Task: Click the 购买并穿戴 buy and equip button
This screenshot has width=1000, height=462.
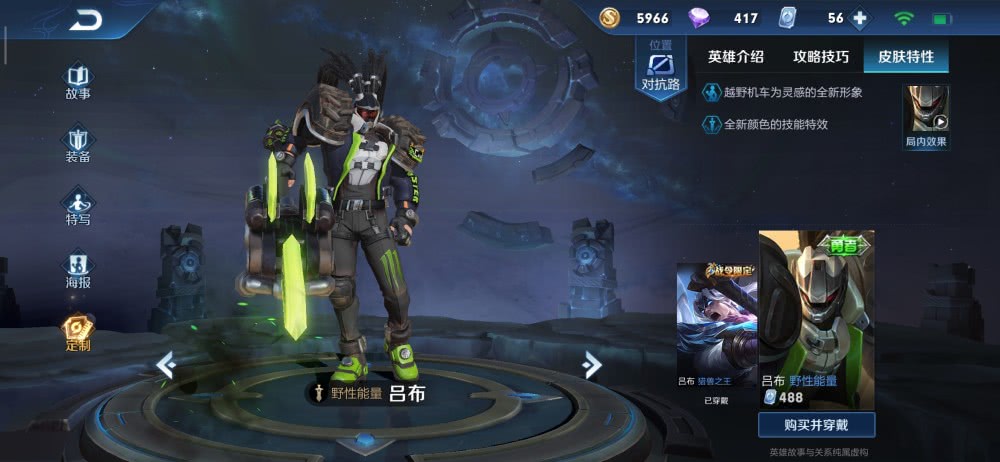Action: (x=816, y=425)
